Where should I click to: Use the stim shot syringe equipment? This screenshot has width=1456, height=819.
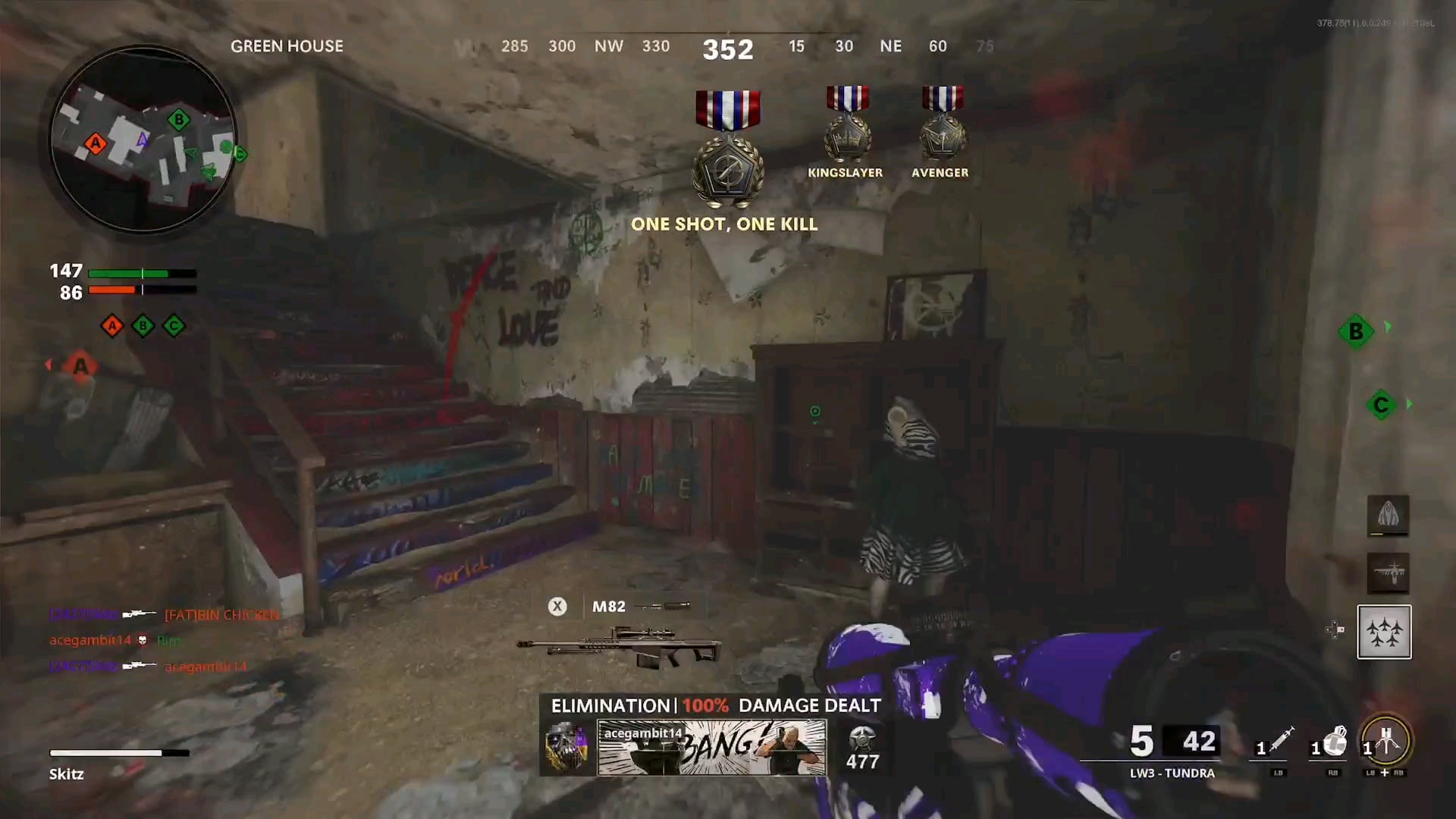pos(1279,742)
